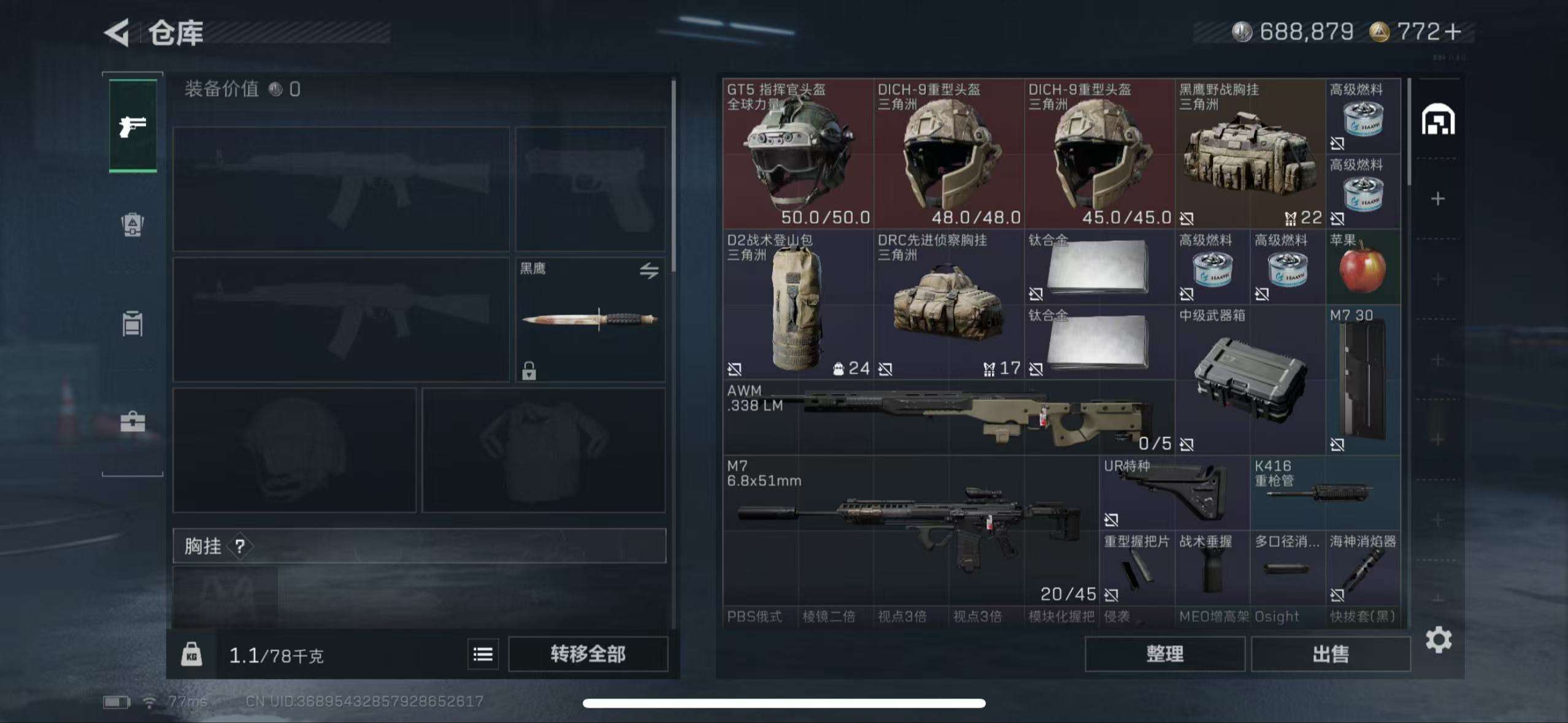Click the storage crate icon atop right sidebar
The width and height of the screenshot is (1568, 723).
(x=1439, y=120)
